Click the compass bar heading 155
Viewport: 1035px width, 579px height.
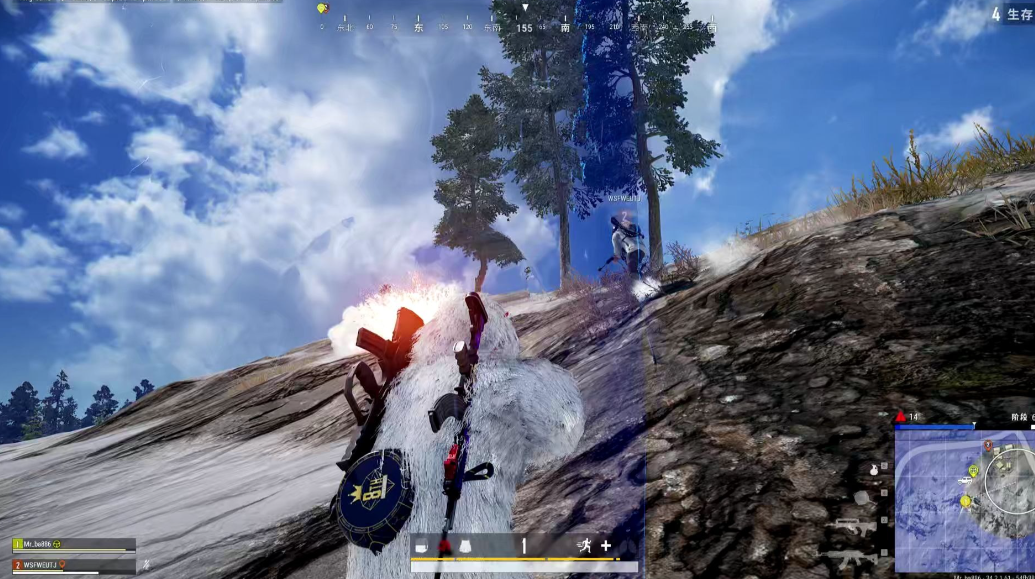pos(524,27)
